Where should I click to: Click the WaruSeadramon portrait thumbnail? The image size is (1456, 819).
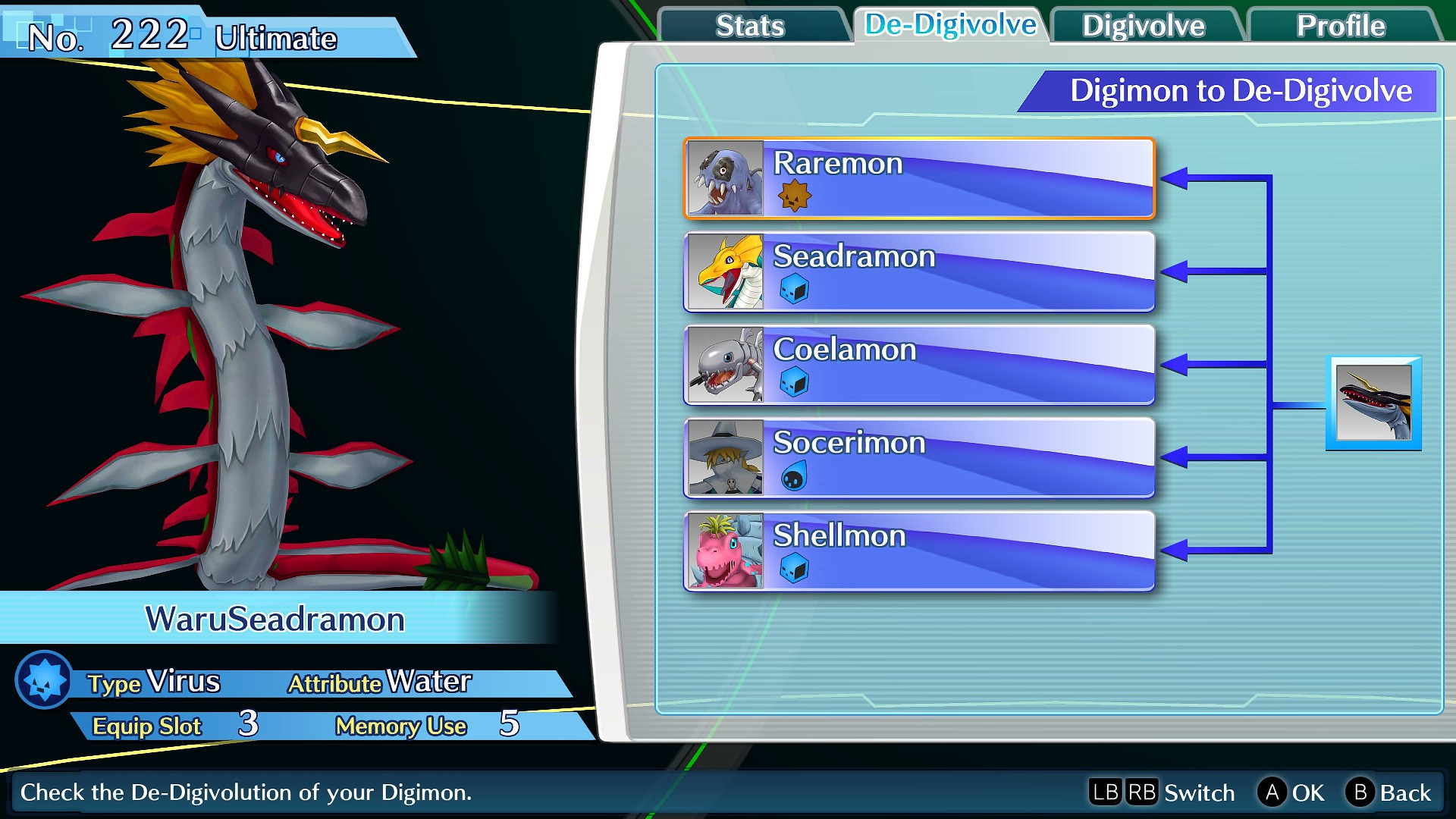pos(1373,403)
